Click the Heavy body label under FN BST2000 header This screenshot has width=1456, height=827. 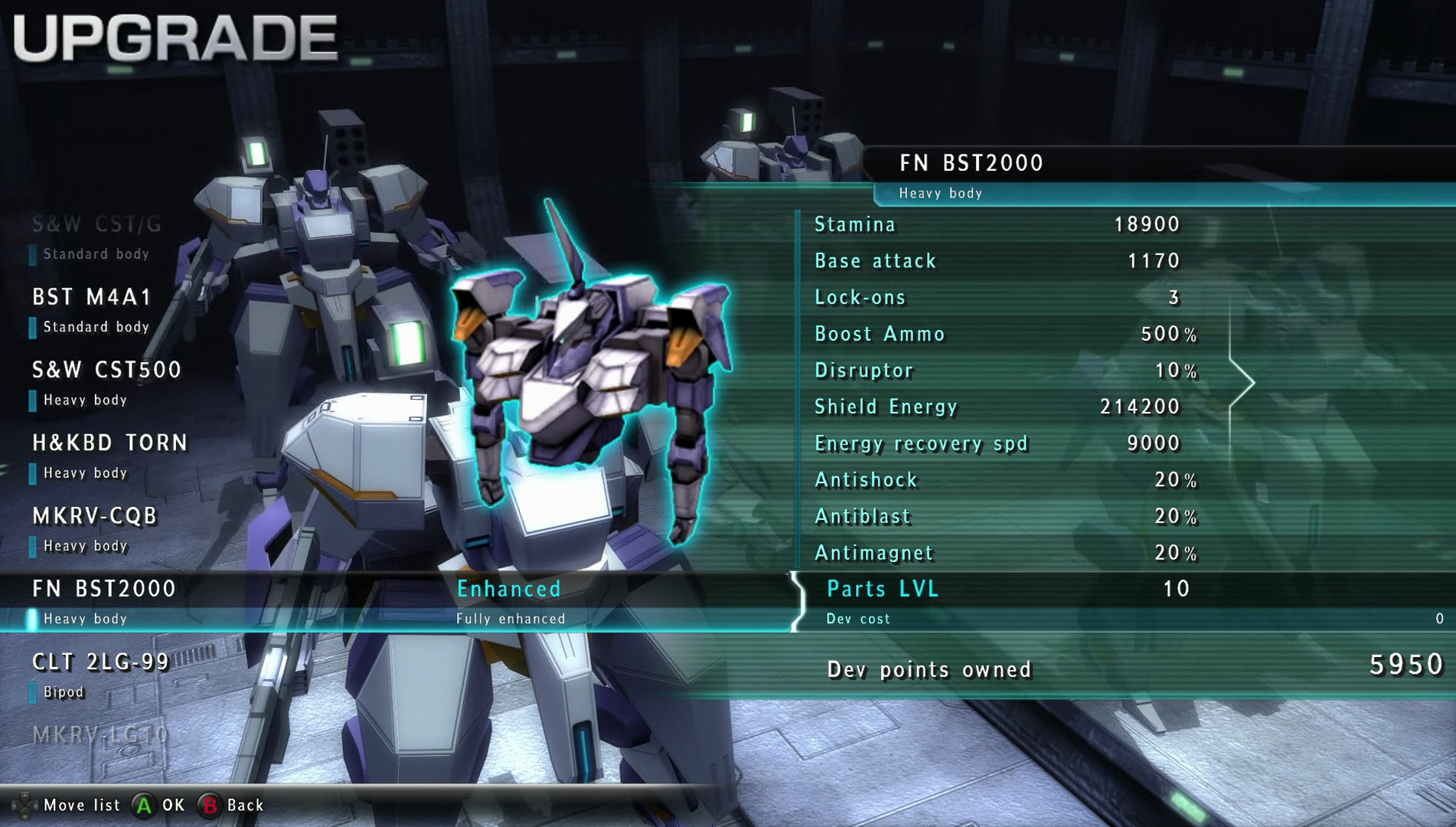point(942,194)
